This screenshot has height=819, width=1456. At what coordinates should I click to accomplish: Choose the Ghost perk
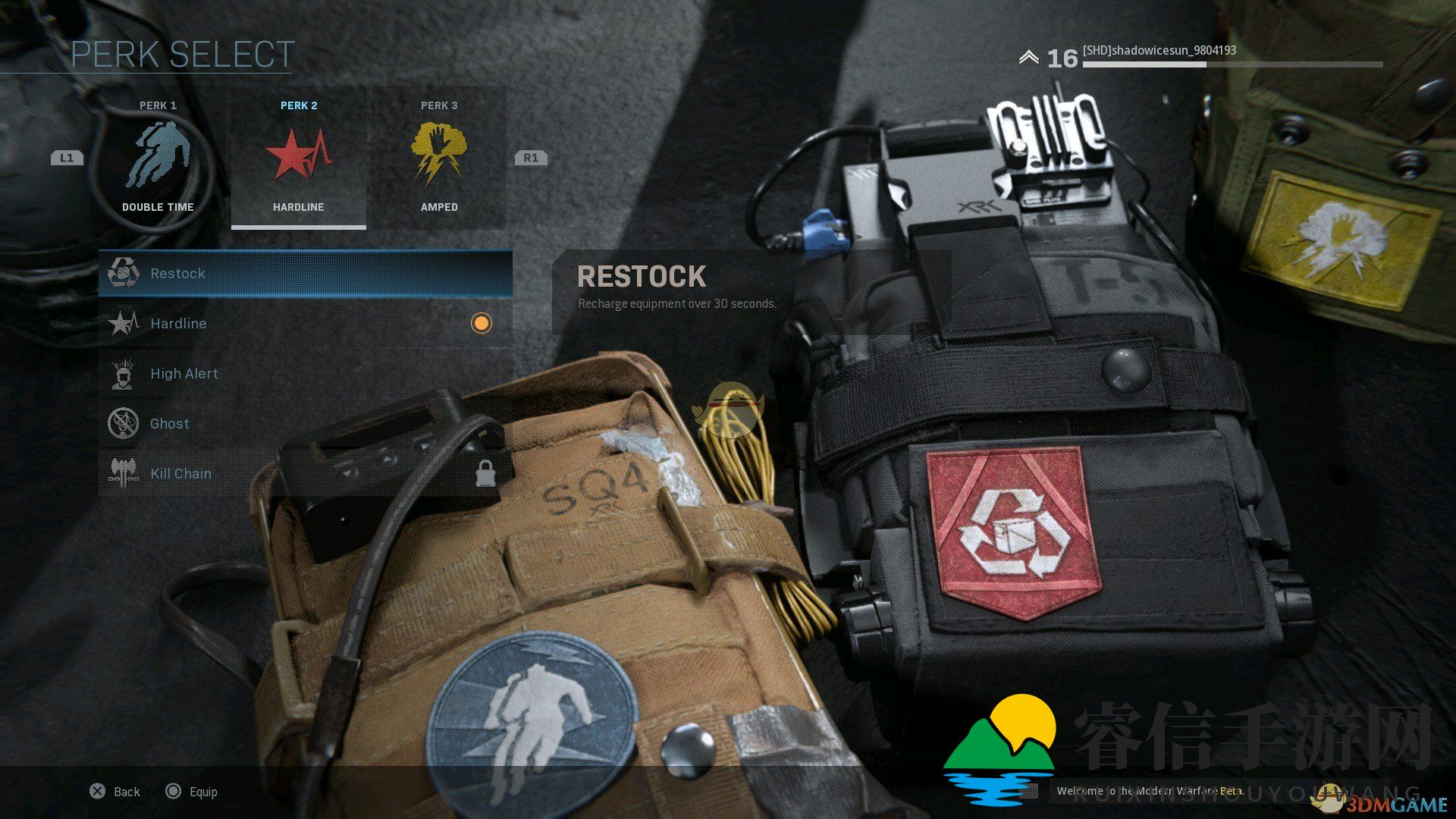tap(305, 423)
